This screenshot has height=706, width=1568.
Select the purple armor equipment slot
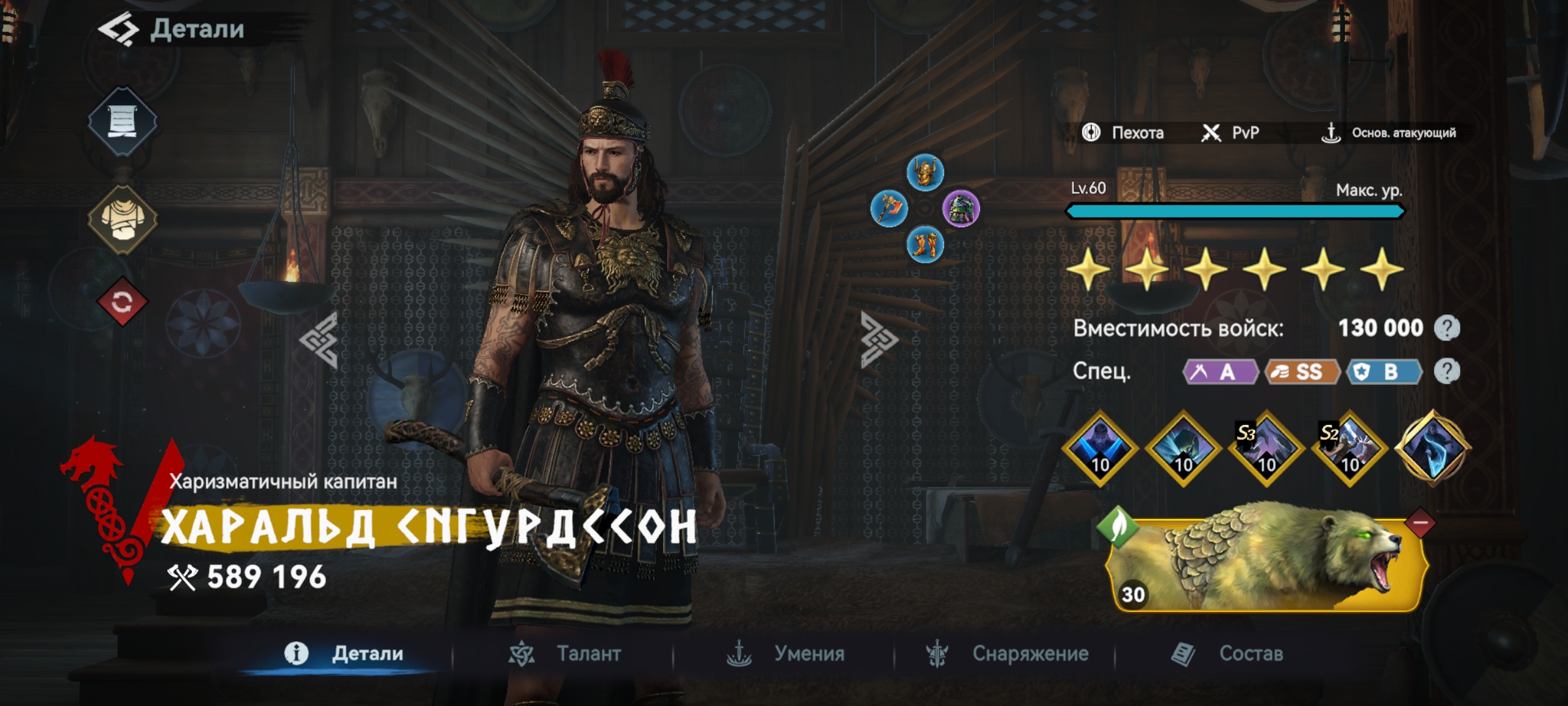pos(961,209)
